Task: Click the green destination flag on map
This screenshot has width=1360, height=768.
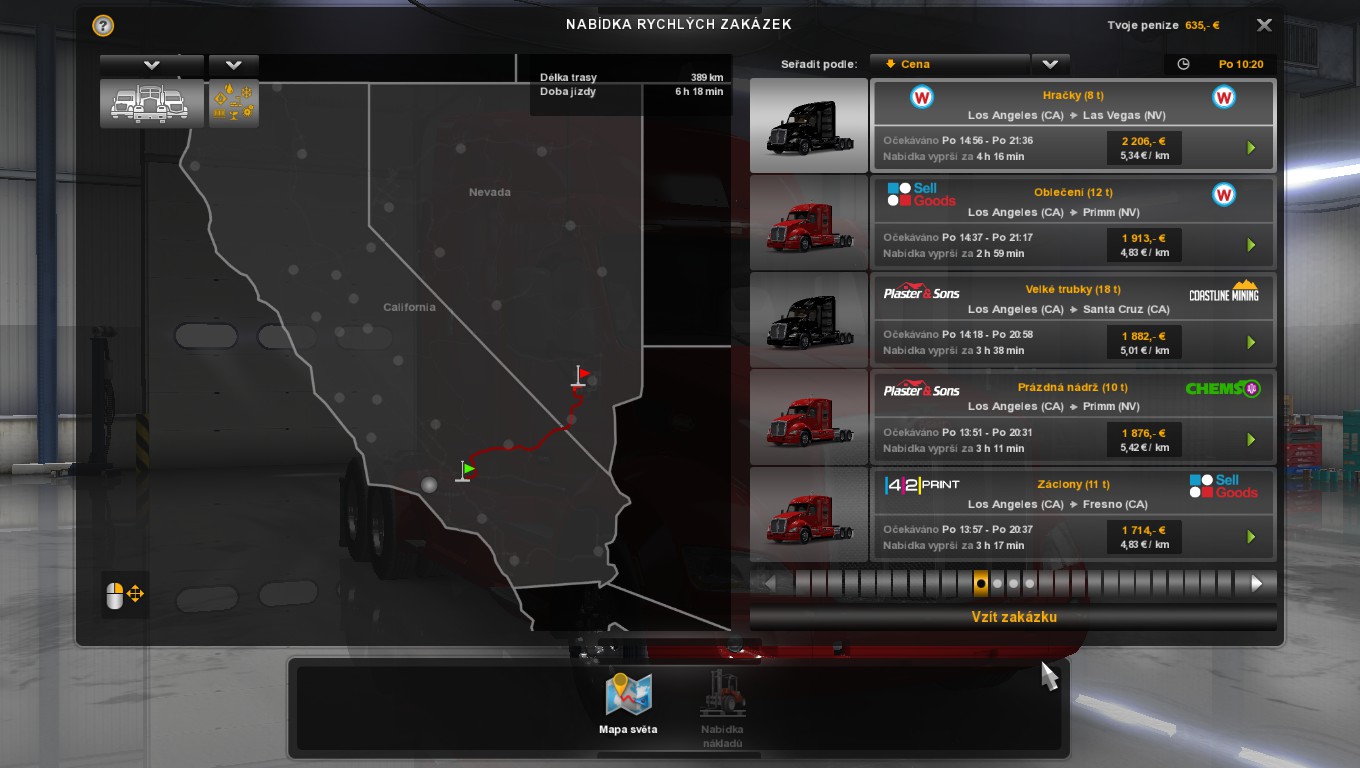Action: pyautogui.click(x=467, y=469)
